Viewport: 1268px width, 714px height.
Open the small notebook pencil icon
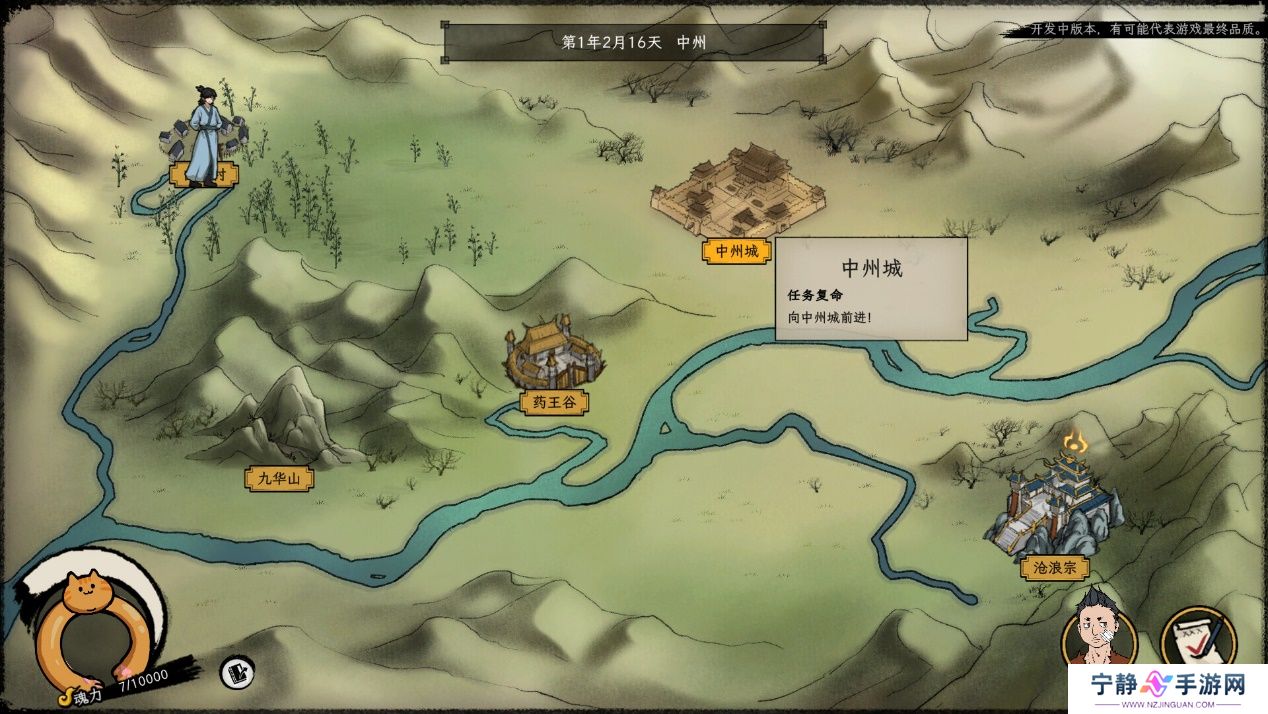point(237,671)
